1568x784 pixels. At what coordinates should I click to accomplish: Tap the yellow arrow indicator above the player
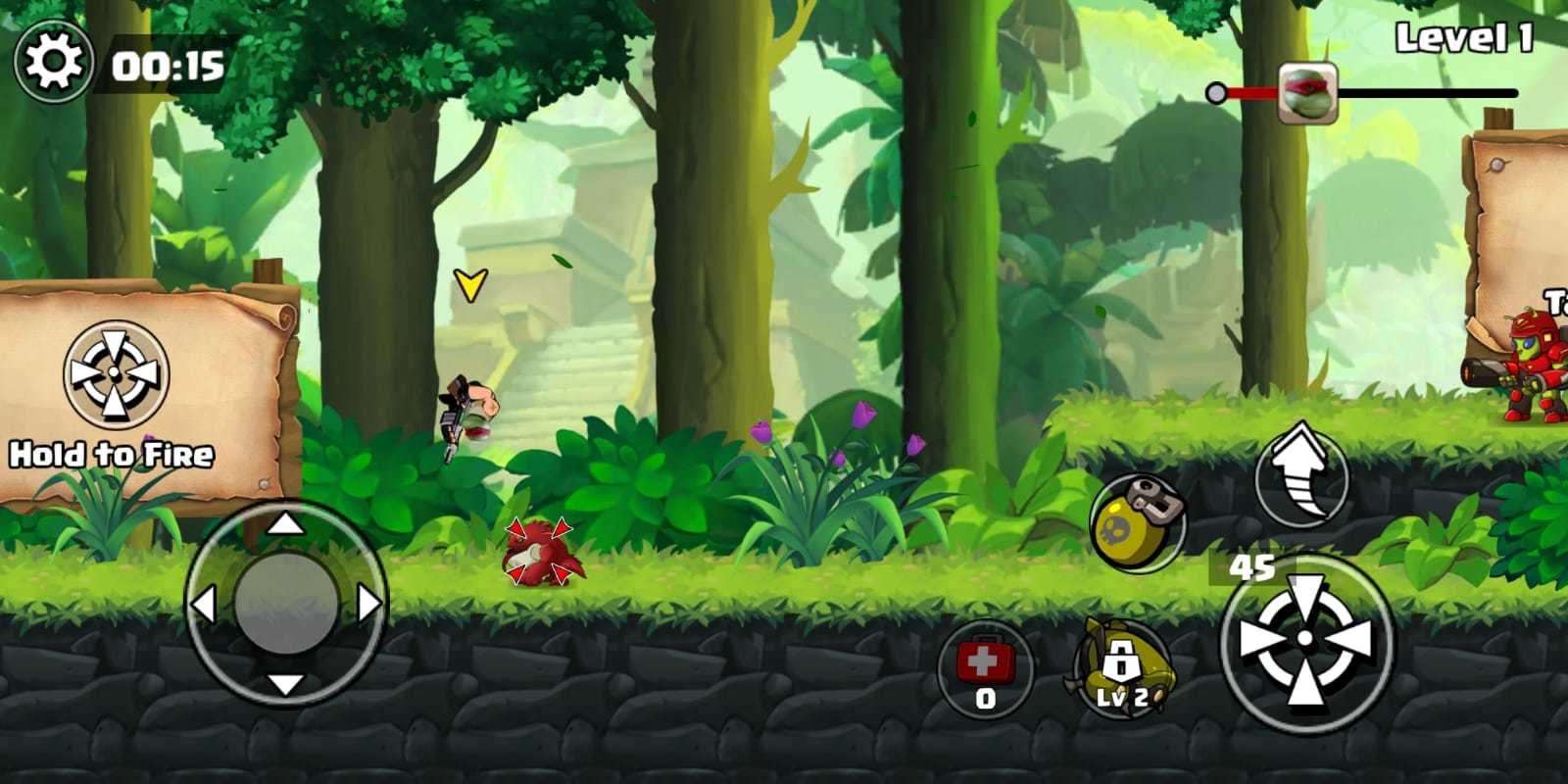tap(469, 286)
